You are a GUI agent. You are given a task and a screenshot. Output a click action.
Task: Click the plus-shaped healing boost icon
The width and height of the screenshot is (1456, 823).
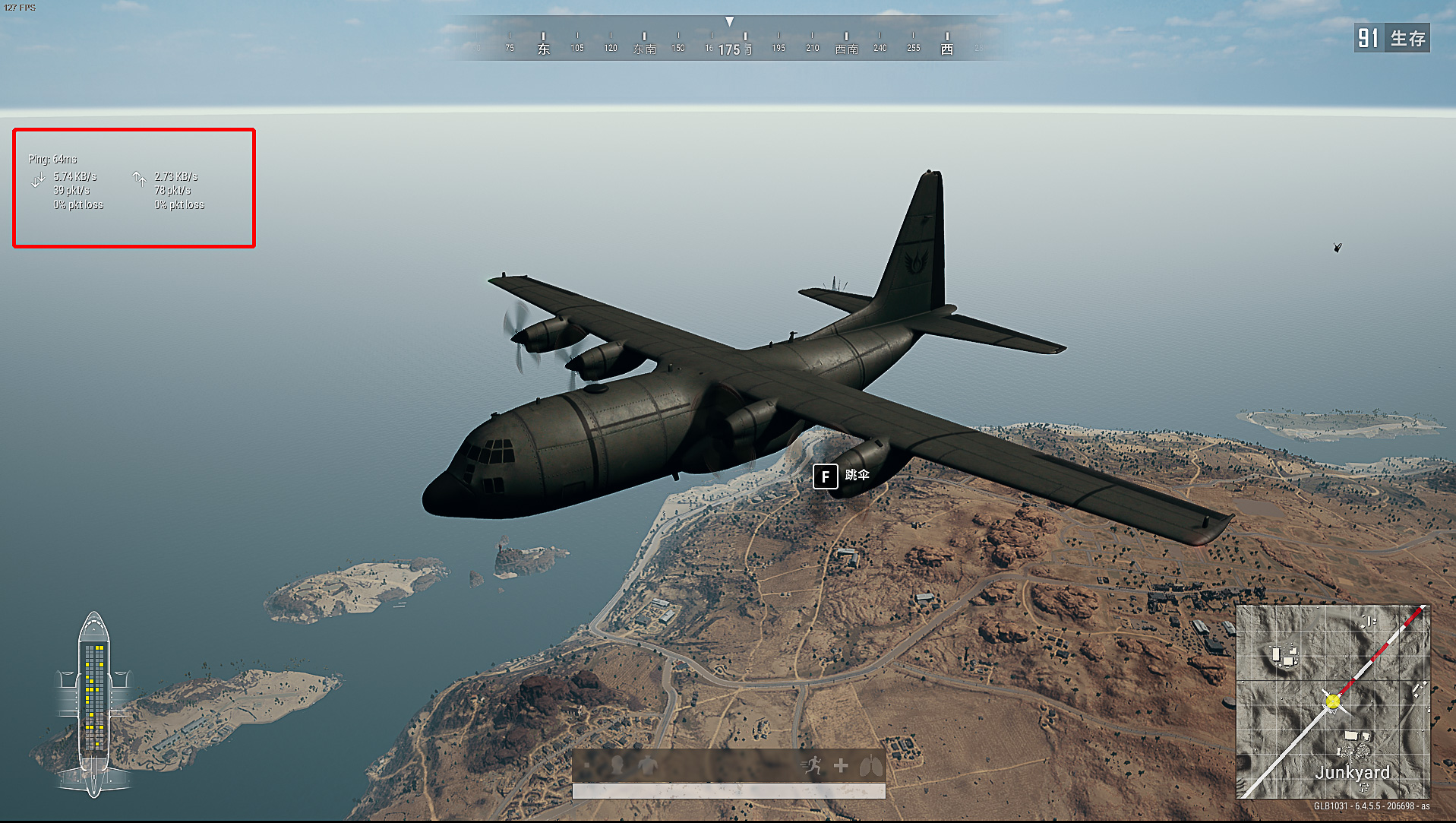[x=841, y=765]
